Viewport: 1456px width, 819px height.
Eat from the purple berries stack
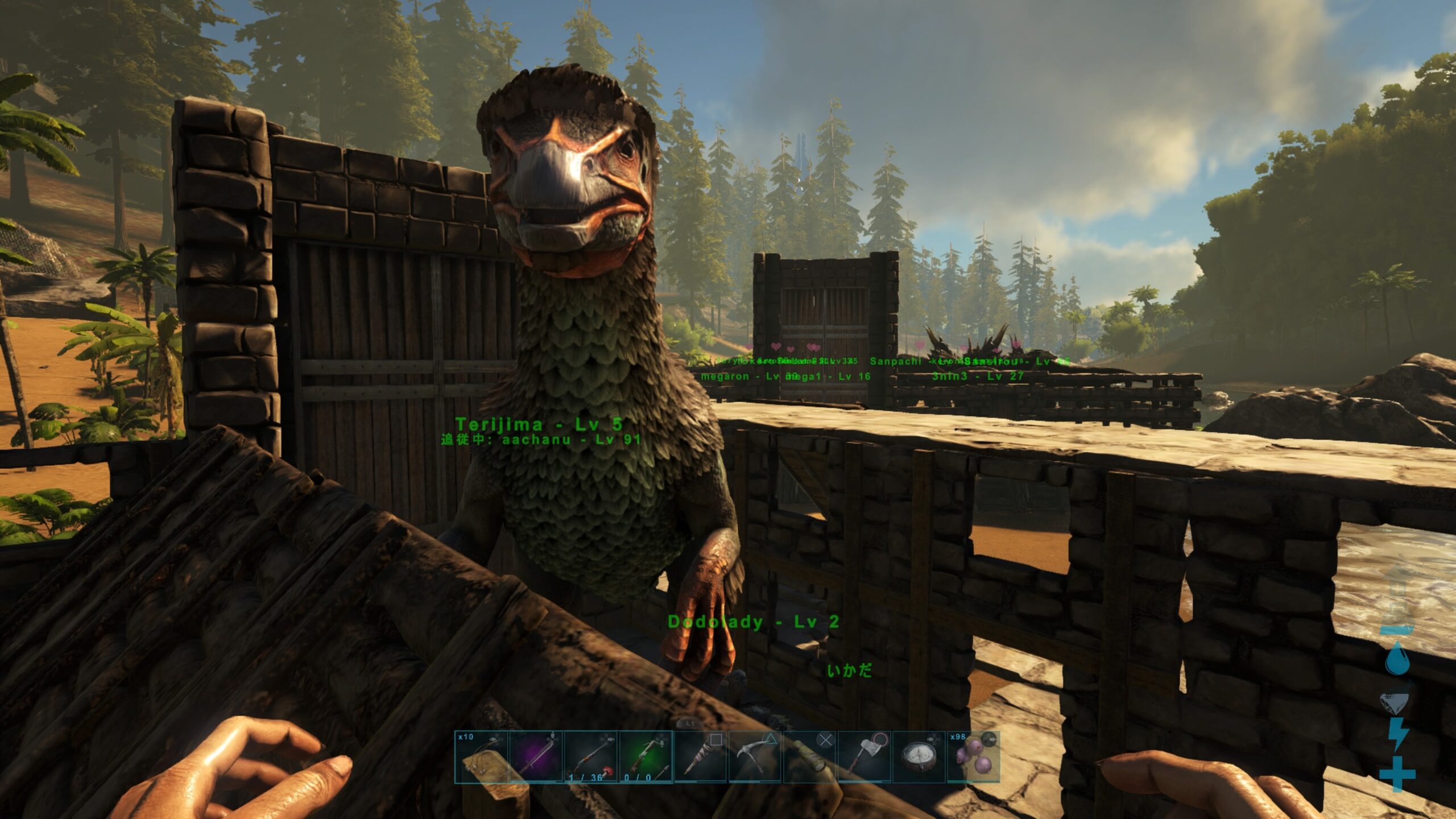[973, 757]
